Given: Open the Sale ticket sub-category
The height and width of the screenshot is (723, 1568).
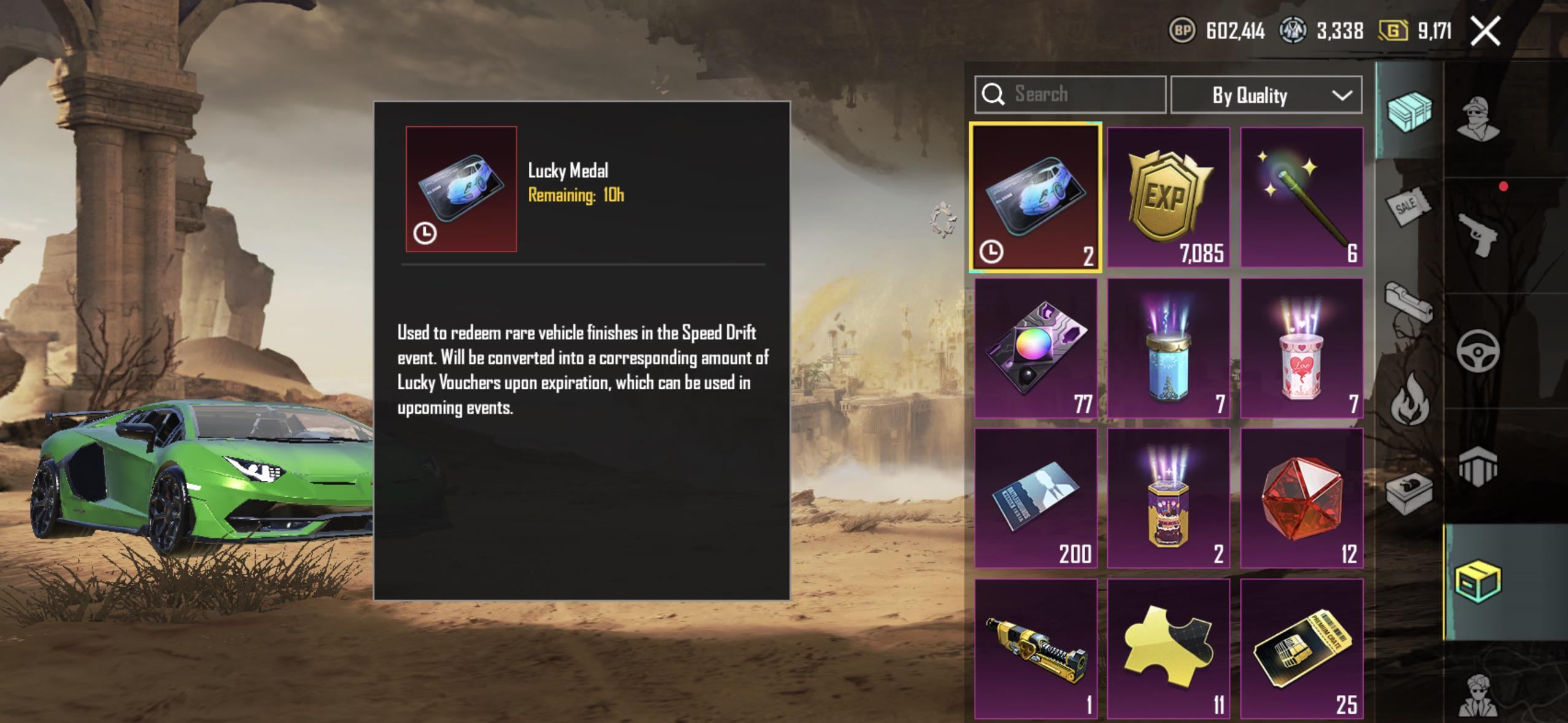Looking at the screenshot, I should coord(1409,207).
